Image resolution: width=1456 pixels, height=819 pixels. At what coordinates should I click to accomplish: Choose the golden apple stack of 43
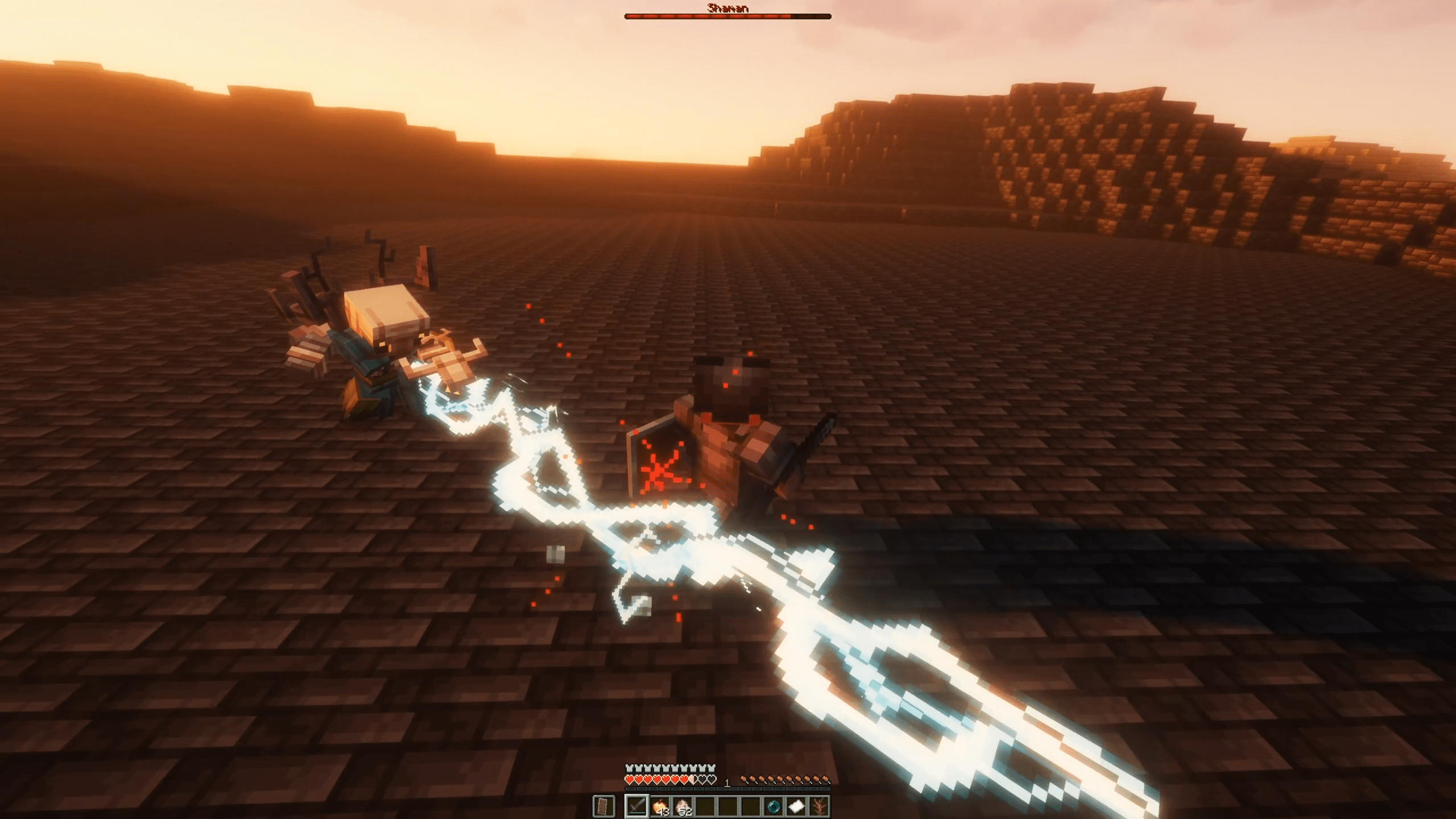[660, 806]
